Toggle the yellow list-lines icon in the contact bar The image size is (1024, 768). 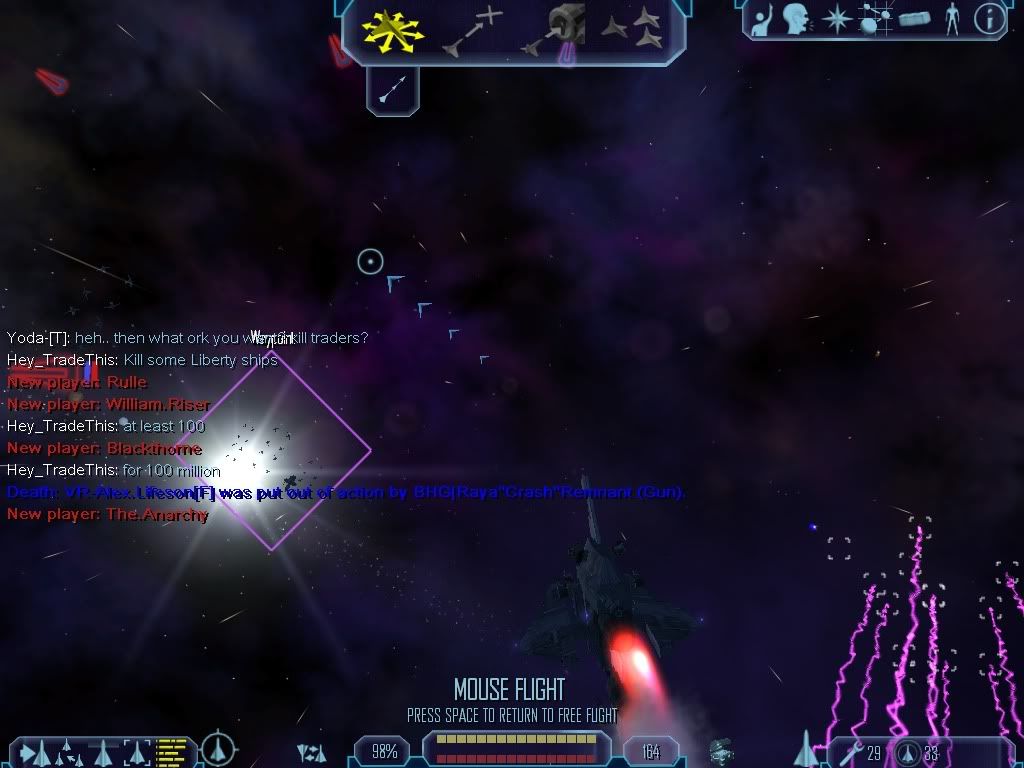172,750
